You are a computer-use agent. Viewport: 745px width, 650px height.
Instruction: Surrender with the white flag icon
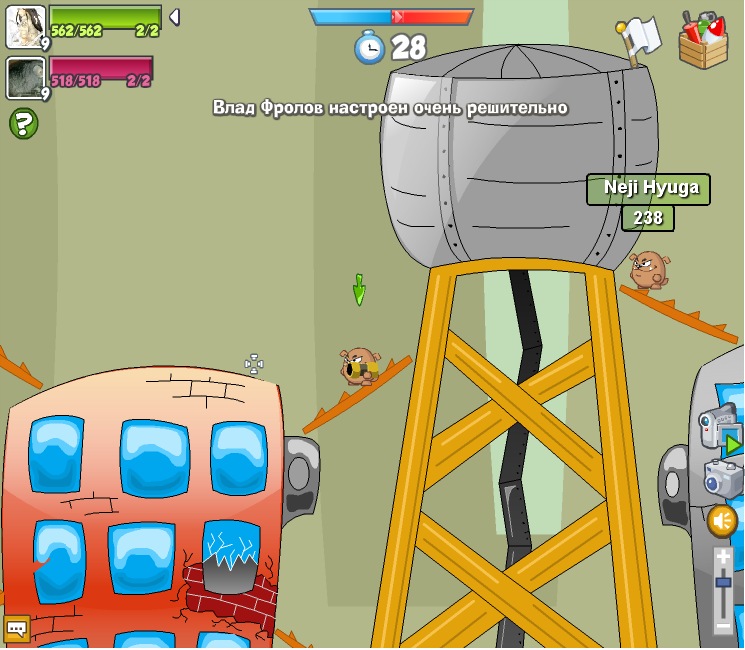638,38
